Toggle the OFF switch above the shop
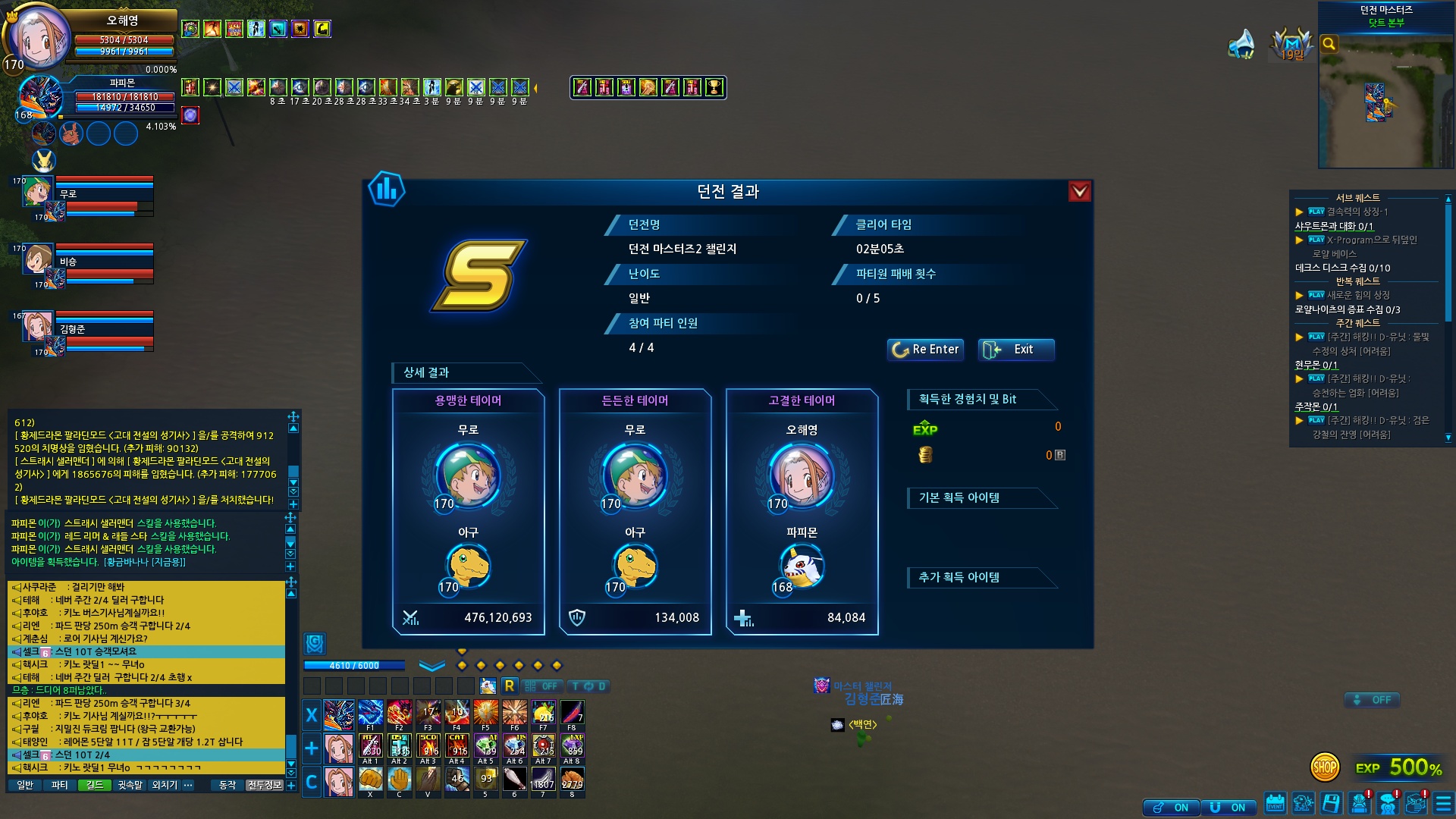Screen dimensions: 1456x819 pos(1372,700)
